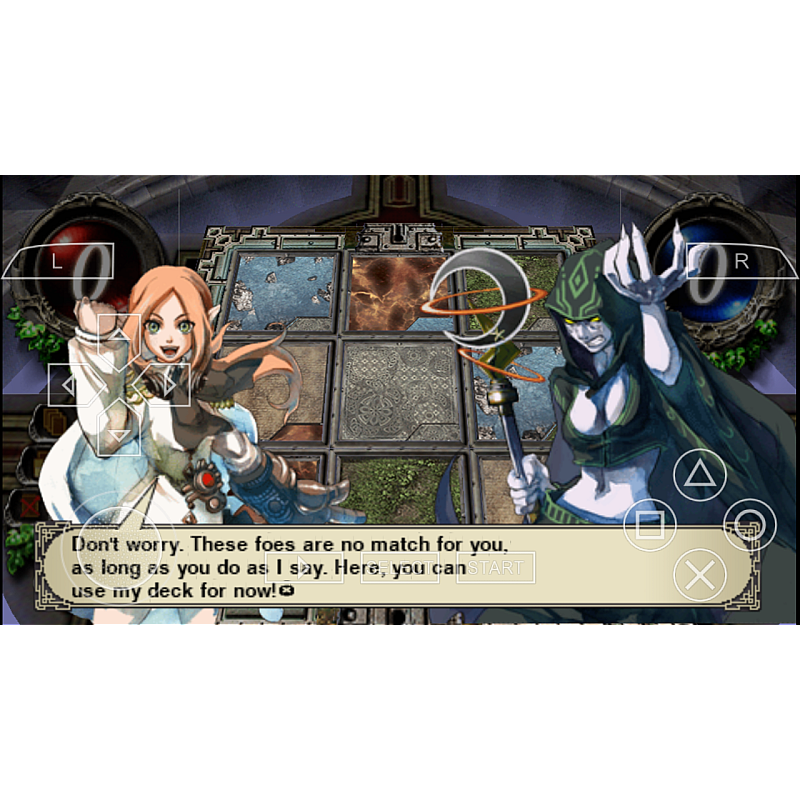Image resolution: width=800 pixels, height=800 pixels.
Task: Tap the D-pad up arrow
Action: (119, 336)
